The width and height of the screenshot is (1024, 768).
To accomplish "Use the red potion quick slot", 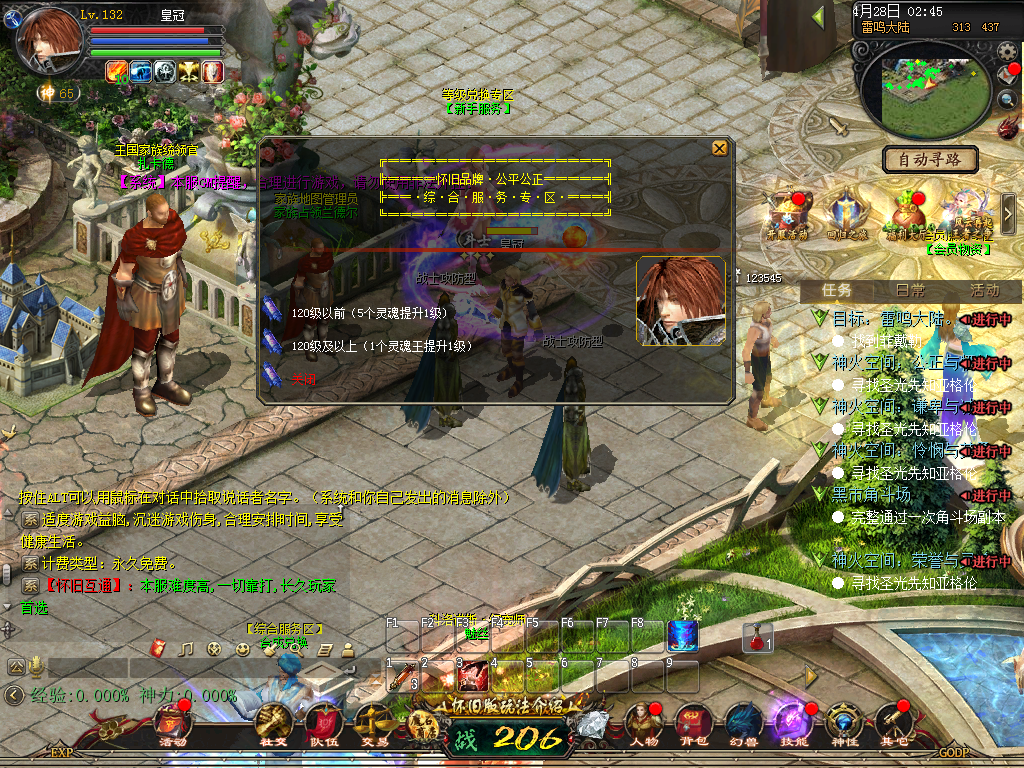I will click(757, 637).
